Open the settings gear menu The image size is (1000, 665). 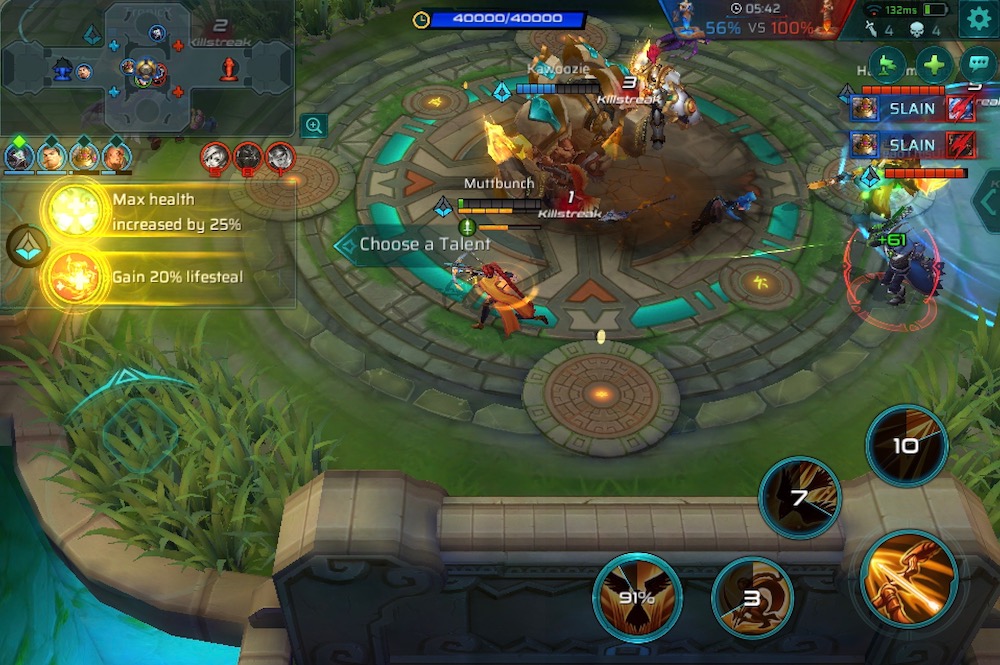click(976, 20)
